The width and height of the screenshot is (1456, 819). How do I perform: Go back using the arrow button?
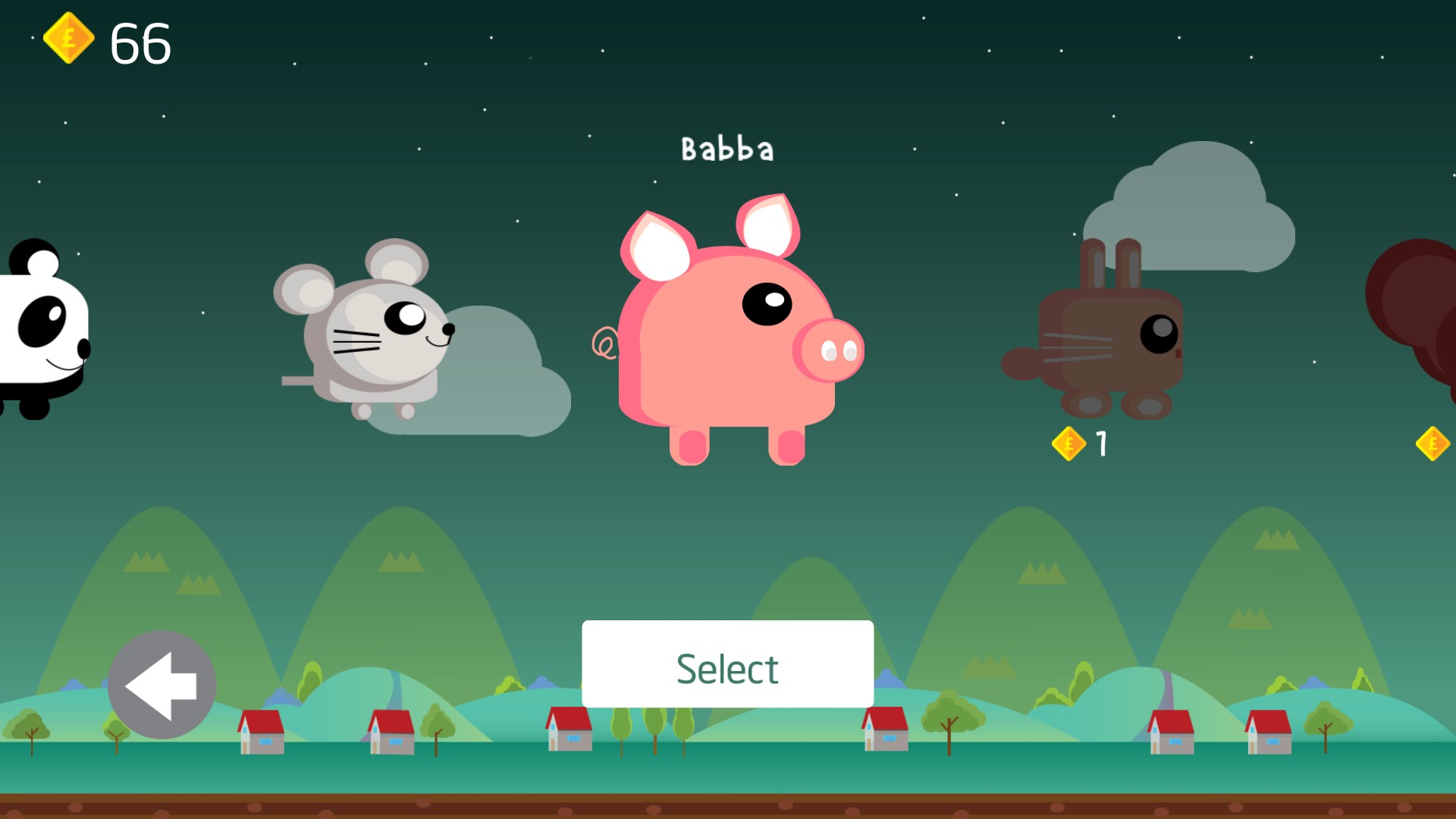(162, 685)
